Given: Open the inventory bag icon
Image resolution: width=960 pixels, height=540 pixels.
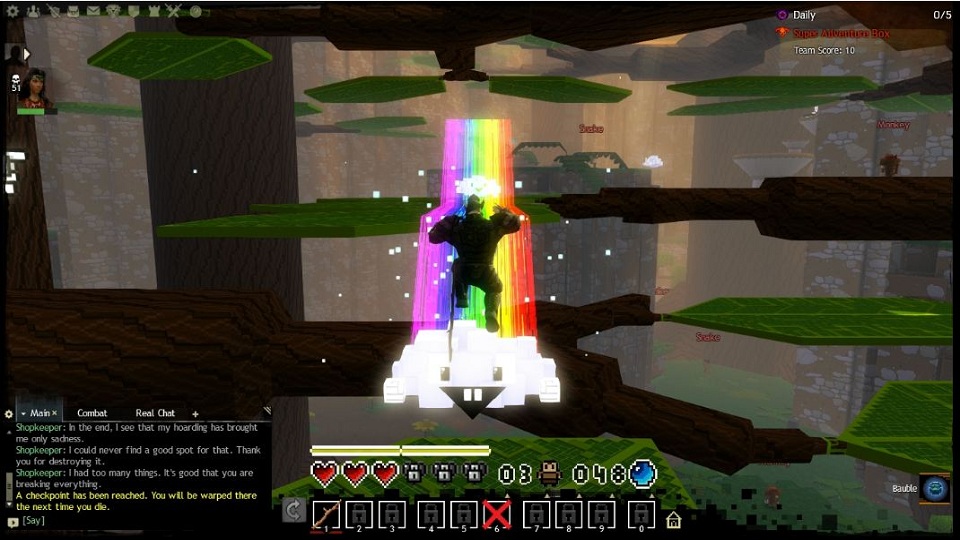Looking at the screenshot, I should (73, 12).
